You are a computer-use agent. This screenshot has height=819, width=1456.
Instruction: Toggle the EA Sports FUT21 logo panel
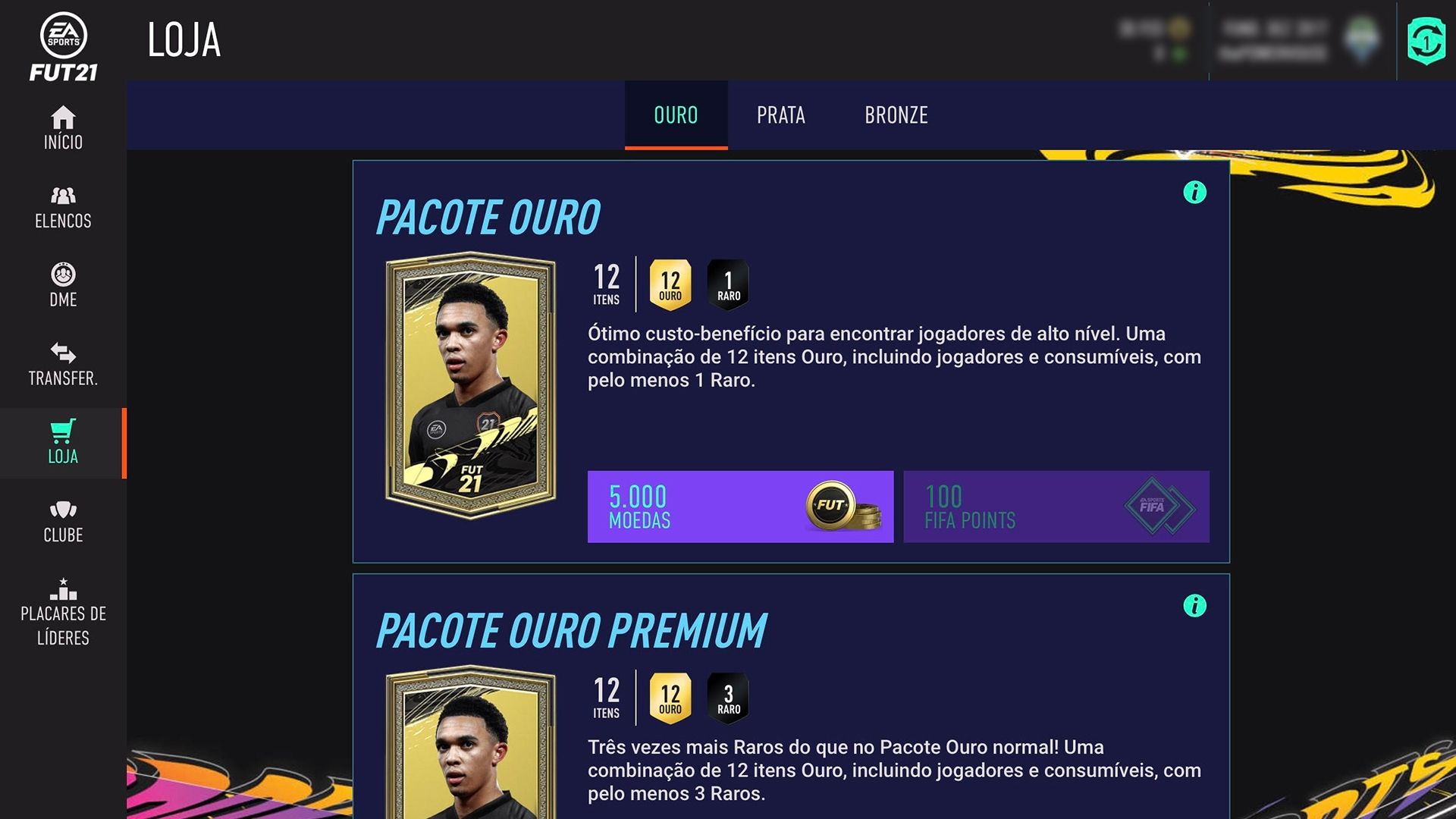(x=64, y=42)
